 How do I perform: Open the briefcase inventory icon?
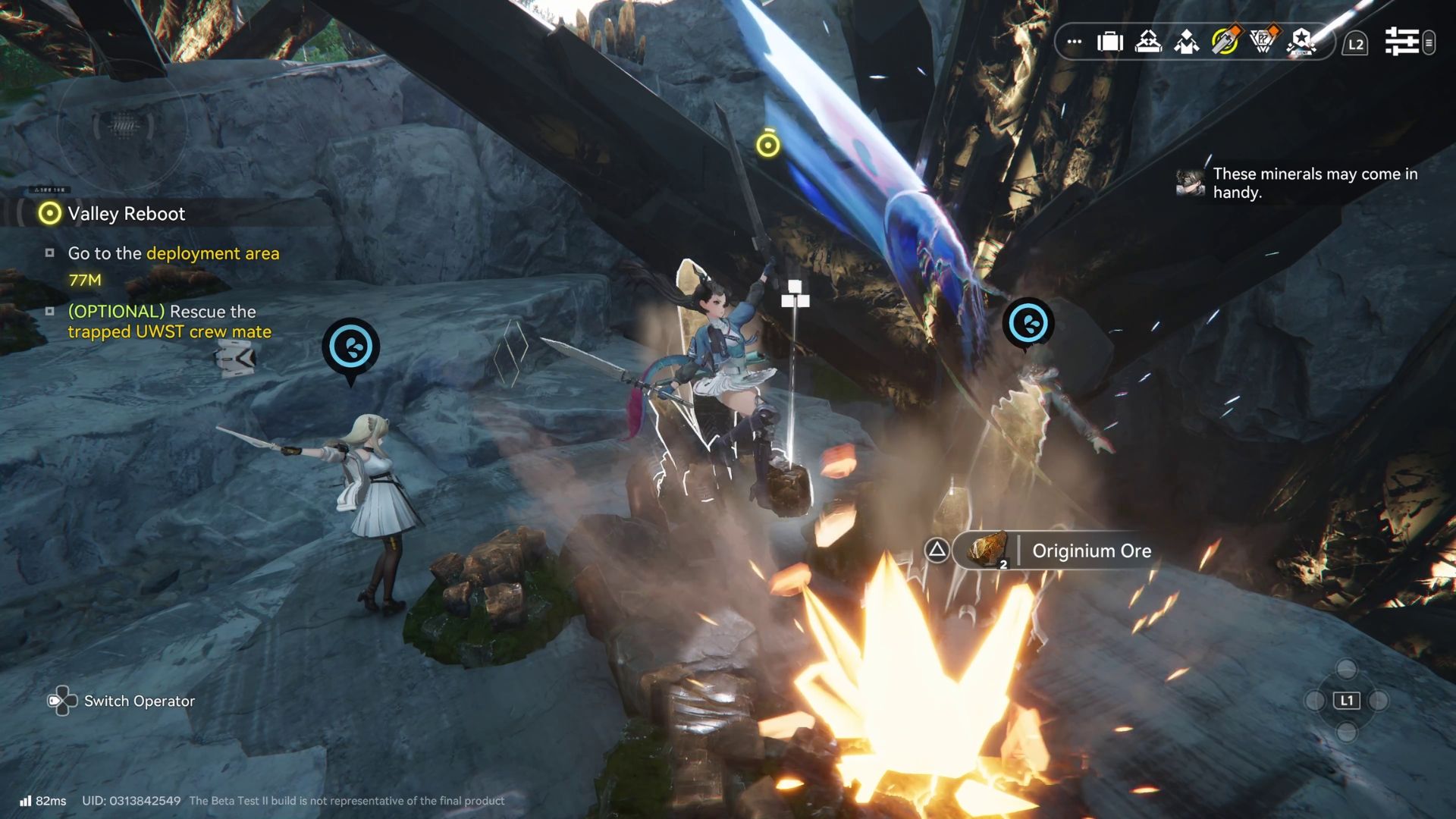1110,42
